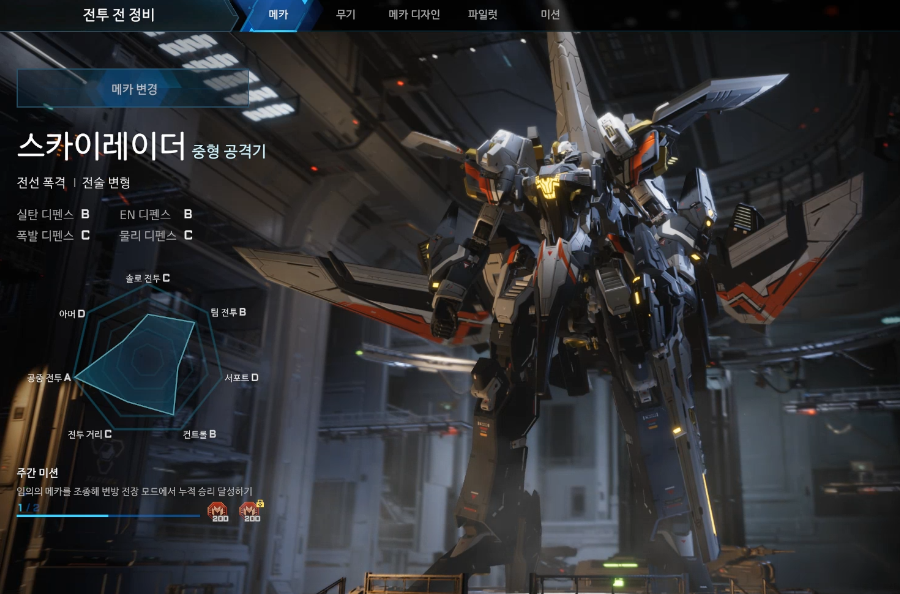Open the 주간 미션 tracker
This screenshot has width=900, height=594.
point(38,472)
